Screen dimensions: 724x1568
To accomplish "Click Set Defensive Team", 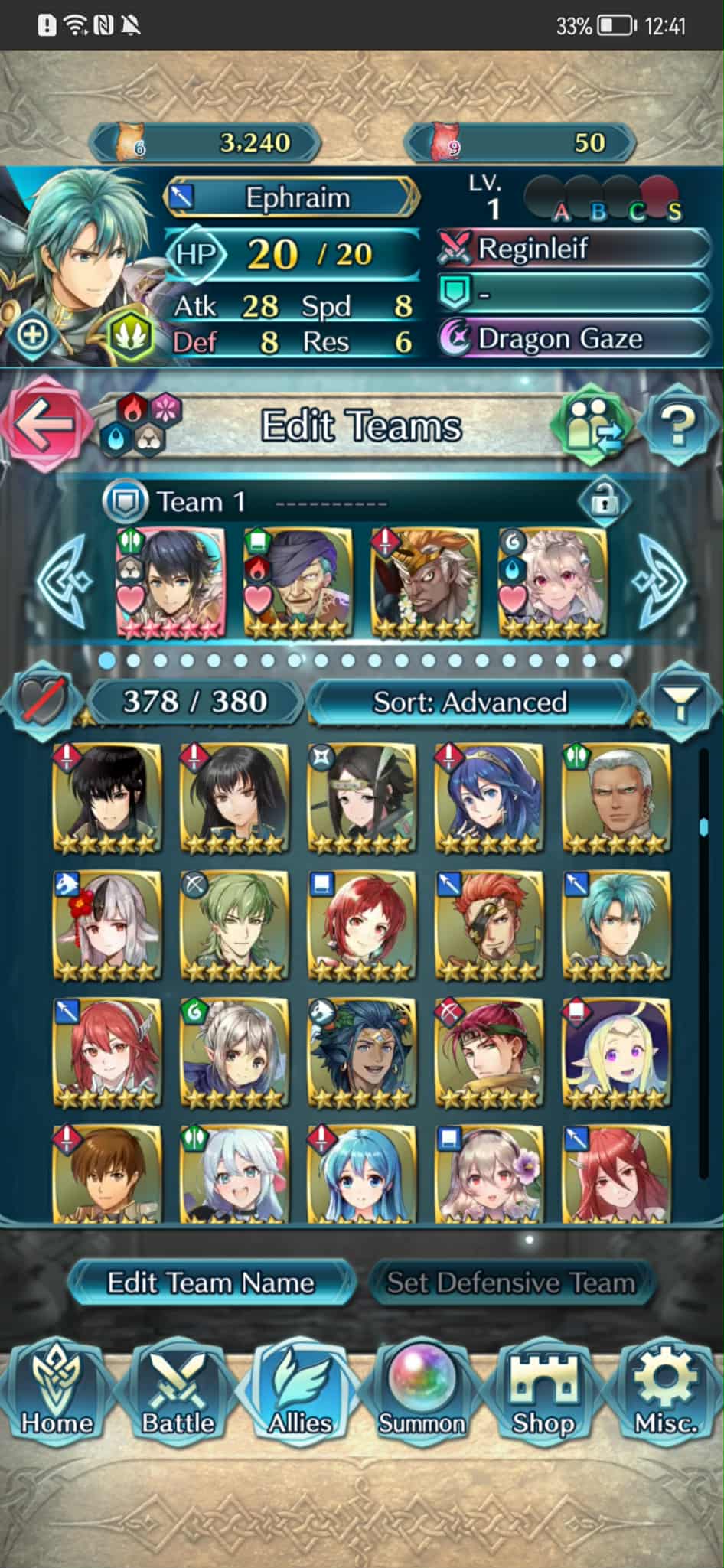I will pos(510,1283).
